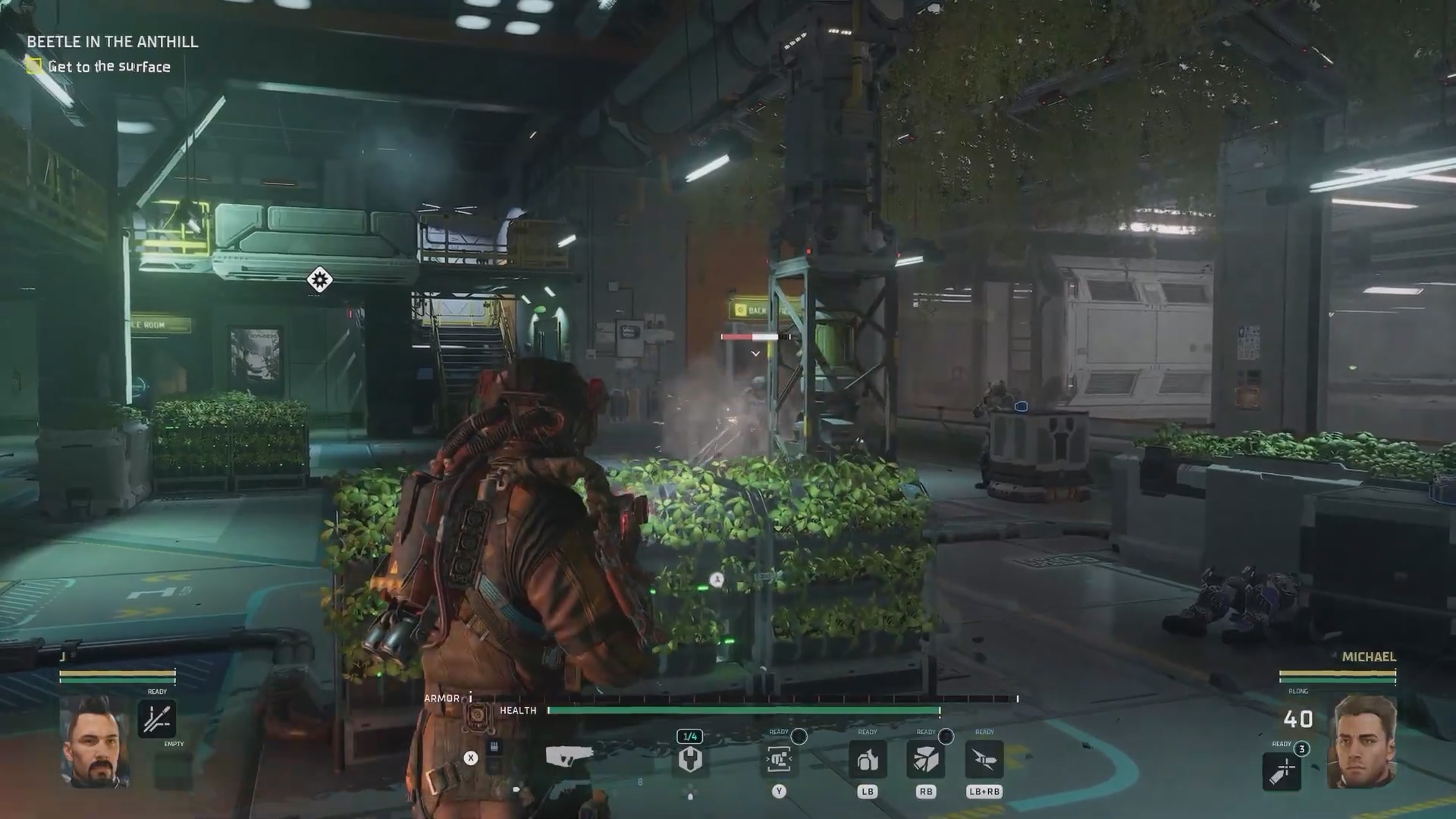
Task: Activate Michael's crosshair bullet ability
Action: pyautogui.click(x=1282, y=770)
